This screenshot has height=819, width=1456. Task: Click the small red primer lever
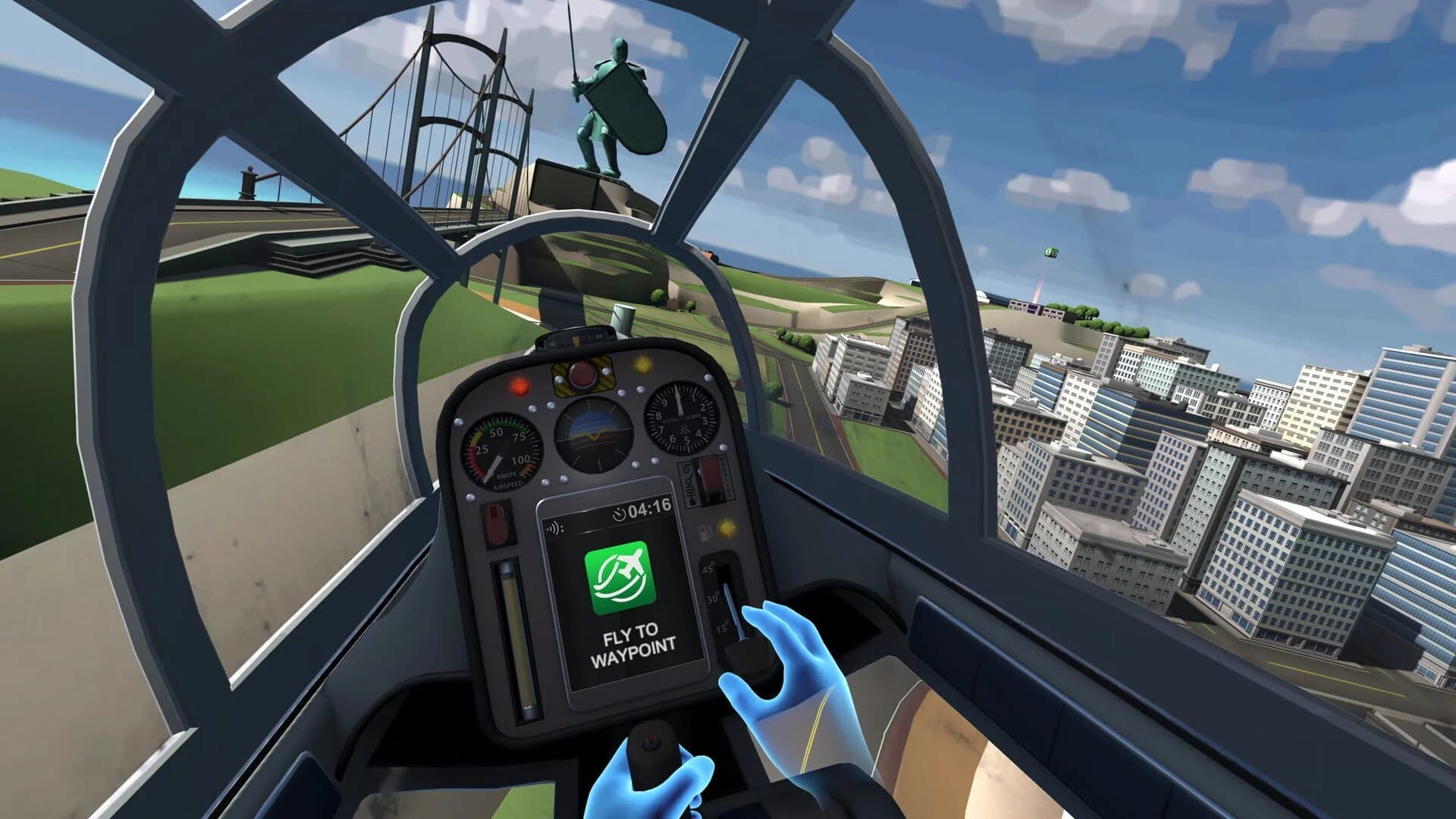(x=498, y=522)
